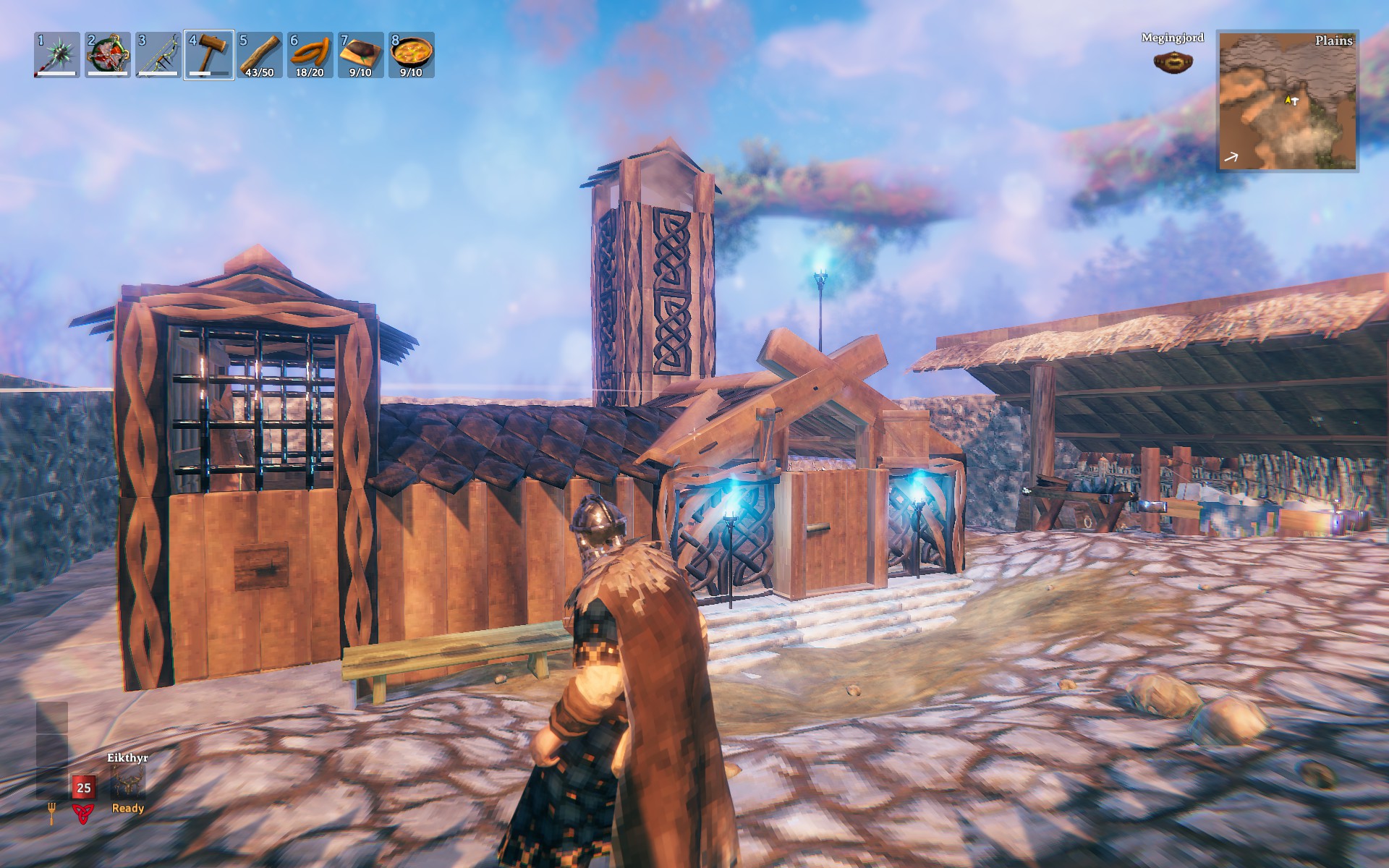Open the Plains minimap

click(1288, 101)
